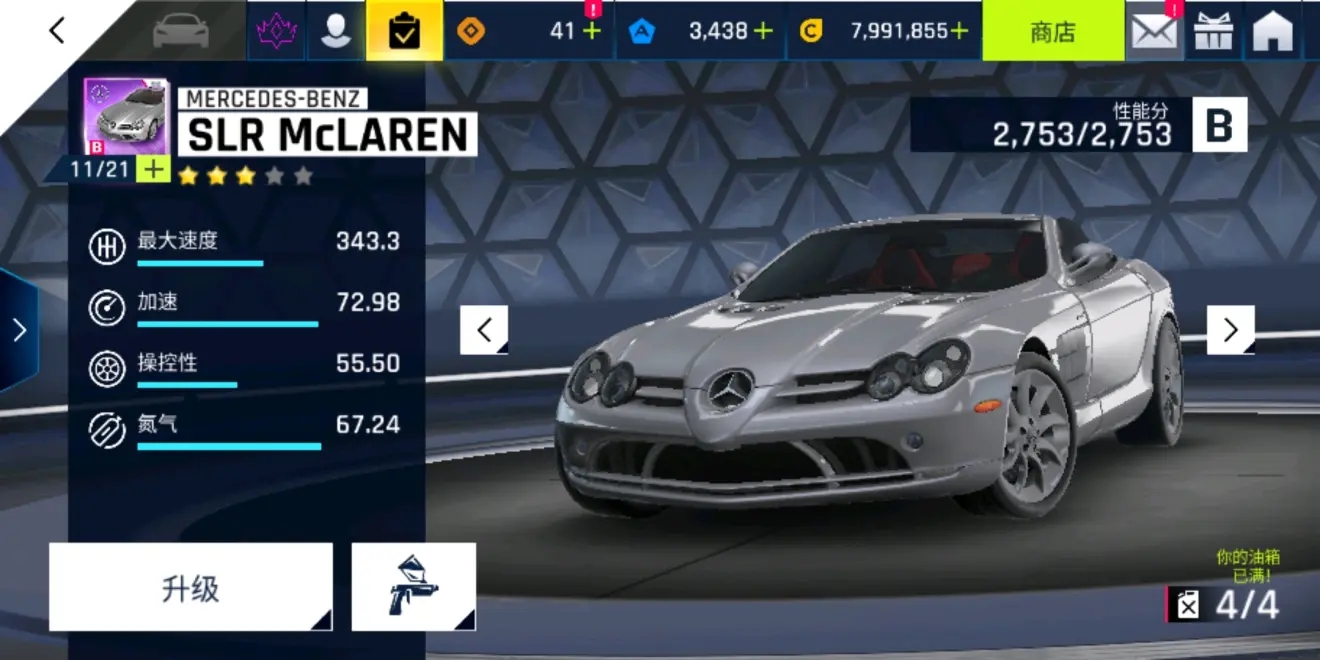Open the mail envelope inbox
This screenshot has height=660, width=1320.
[1154, 32]
